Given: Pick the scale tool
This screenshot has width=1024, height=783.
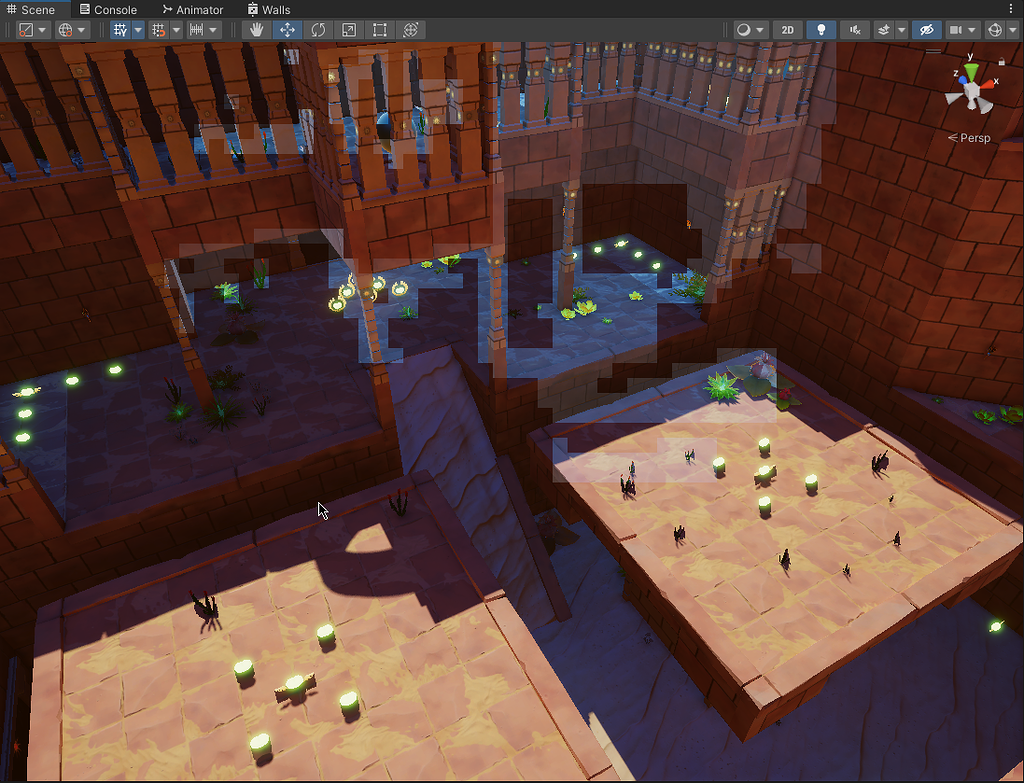Looking at the screenshot, I should click(349, 30).
